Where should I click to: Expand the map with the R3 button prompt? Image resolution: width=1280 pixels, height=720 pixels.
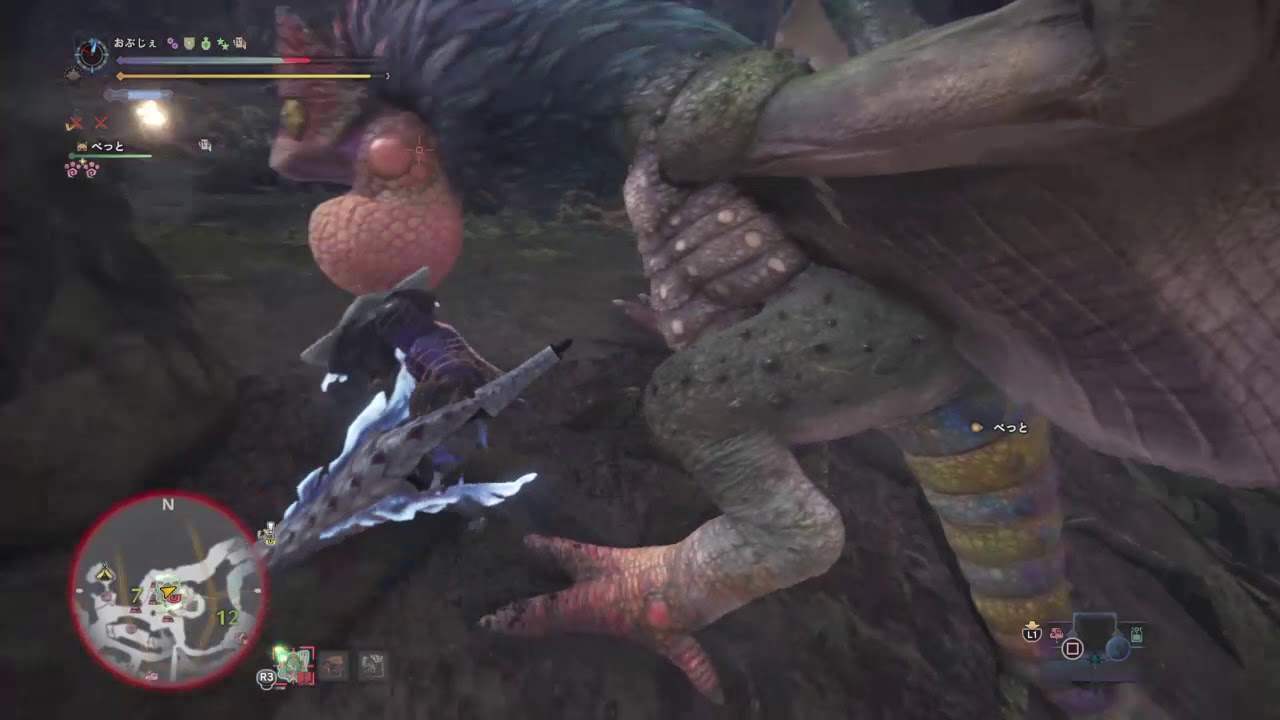pyautogui.click(x=266, y=676)
